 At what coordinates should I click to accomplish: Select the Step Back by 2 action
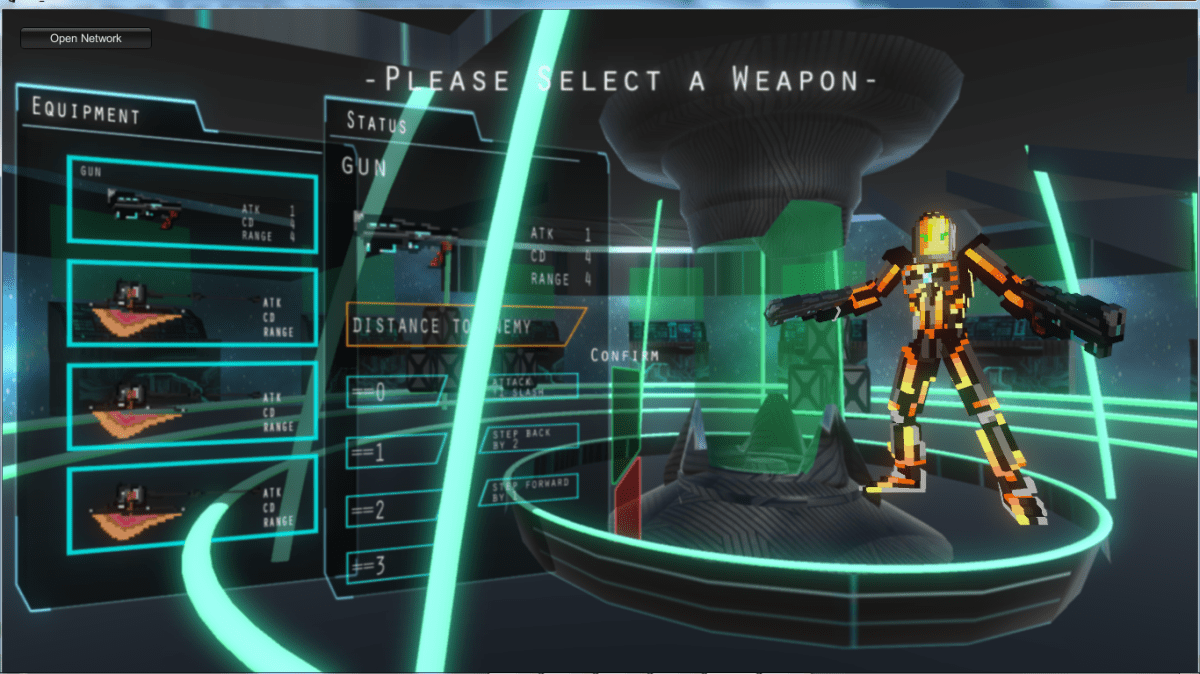[x=531, y=437]
